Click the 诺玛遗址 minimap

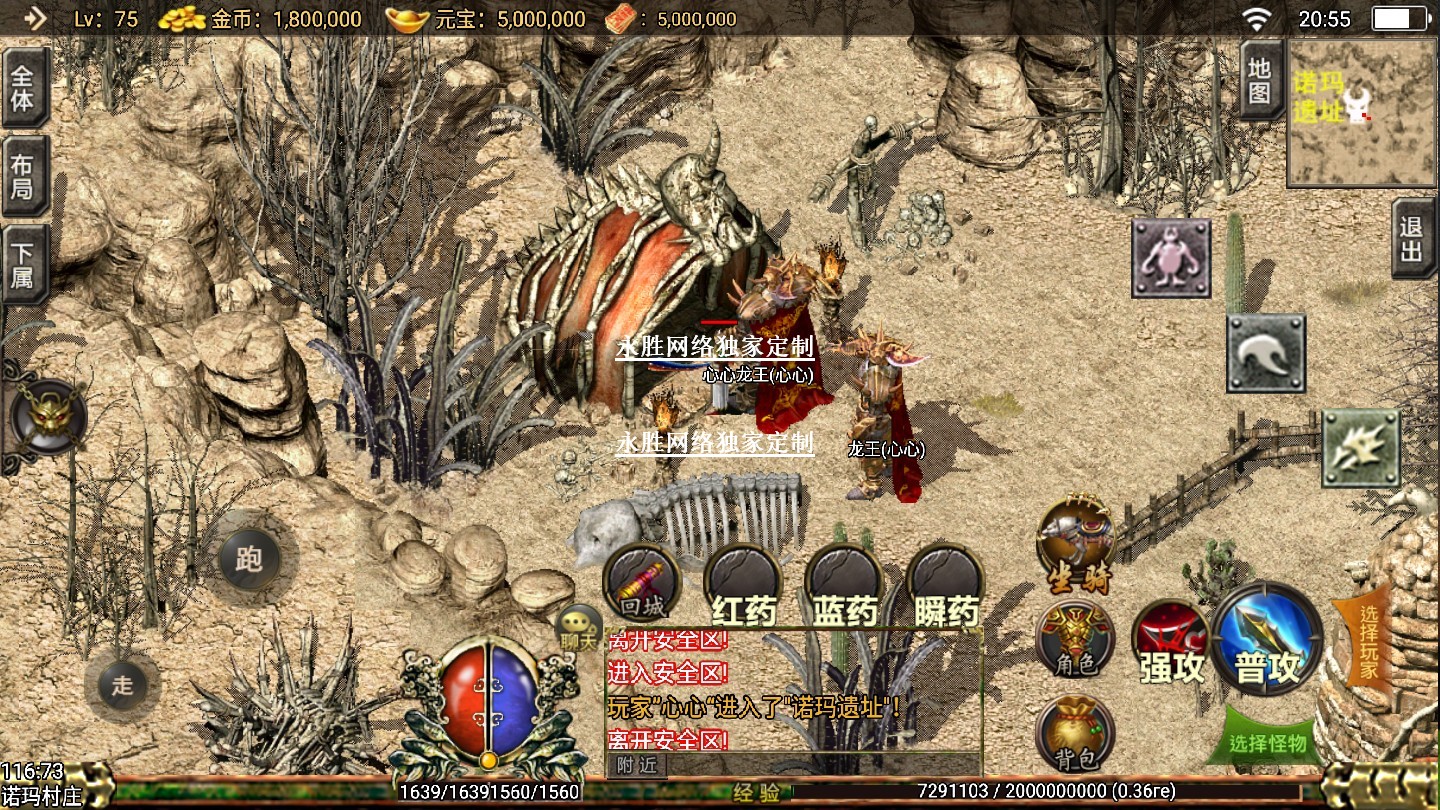tap(1362, 112)
